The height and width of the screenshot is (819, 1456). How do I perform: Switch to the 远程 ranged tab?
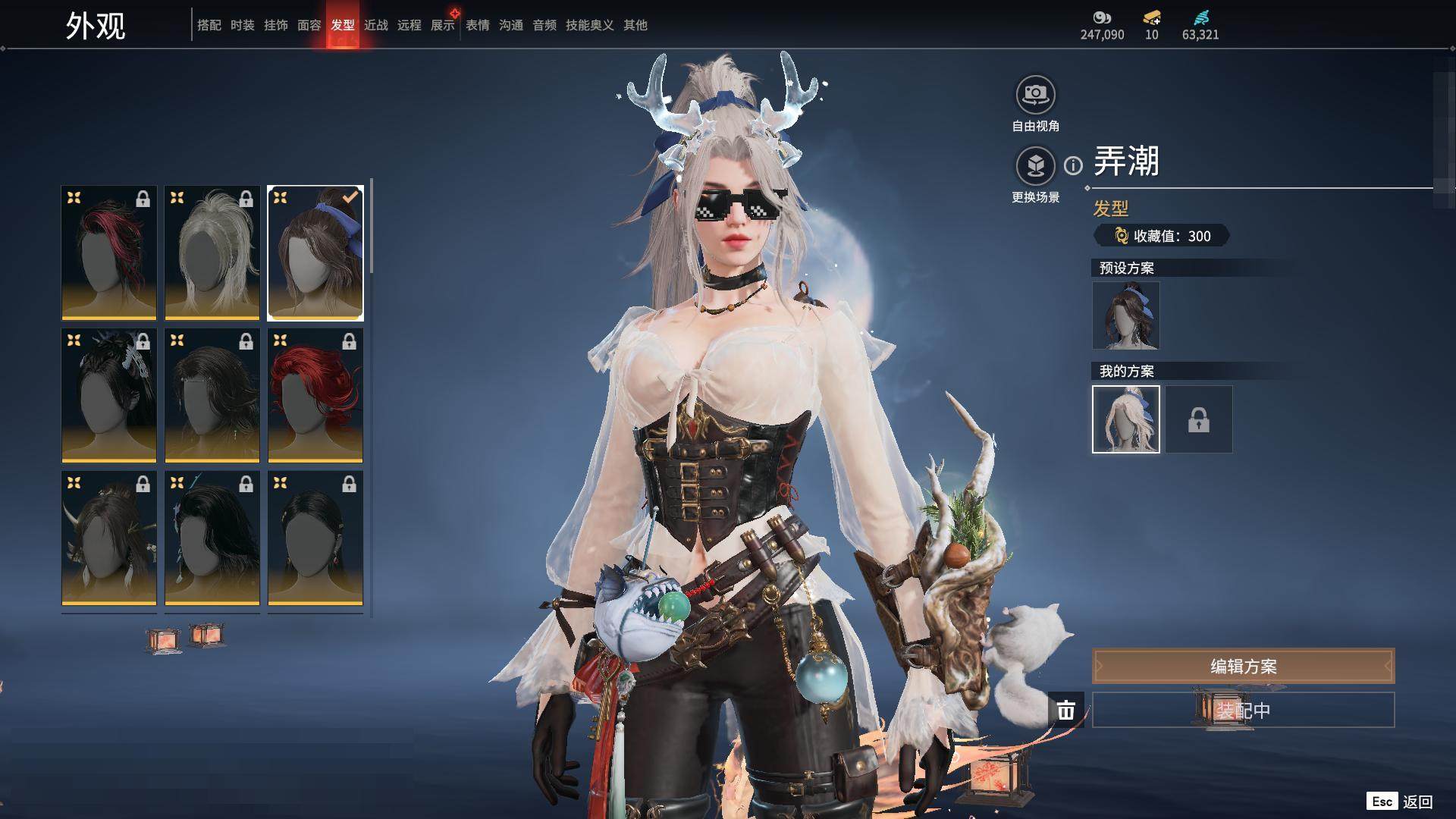[x=409, y=25]
